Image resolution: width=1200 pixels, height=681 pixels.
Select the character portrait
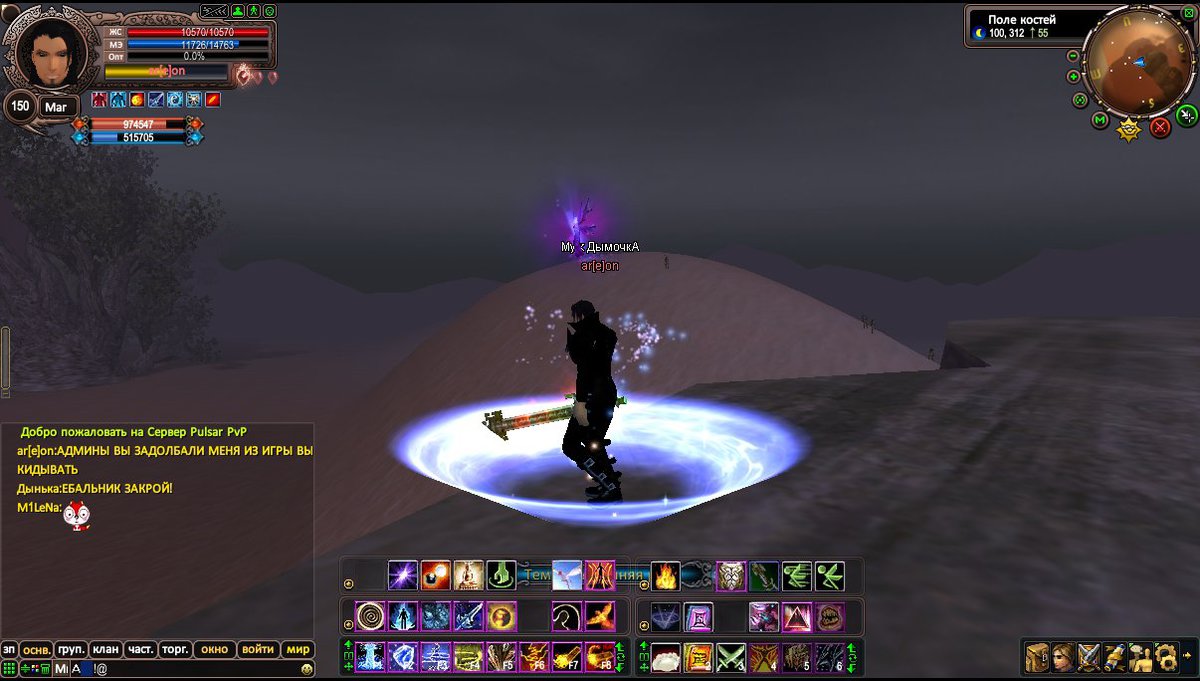[x=40, y=55]
